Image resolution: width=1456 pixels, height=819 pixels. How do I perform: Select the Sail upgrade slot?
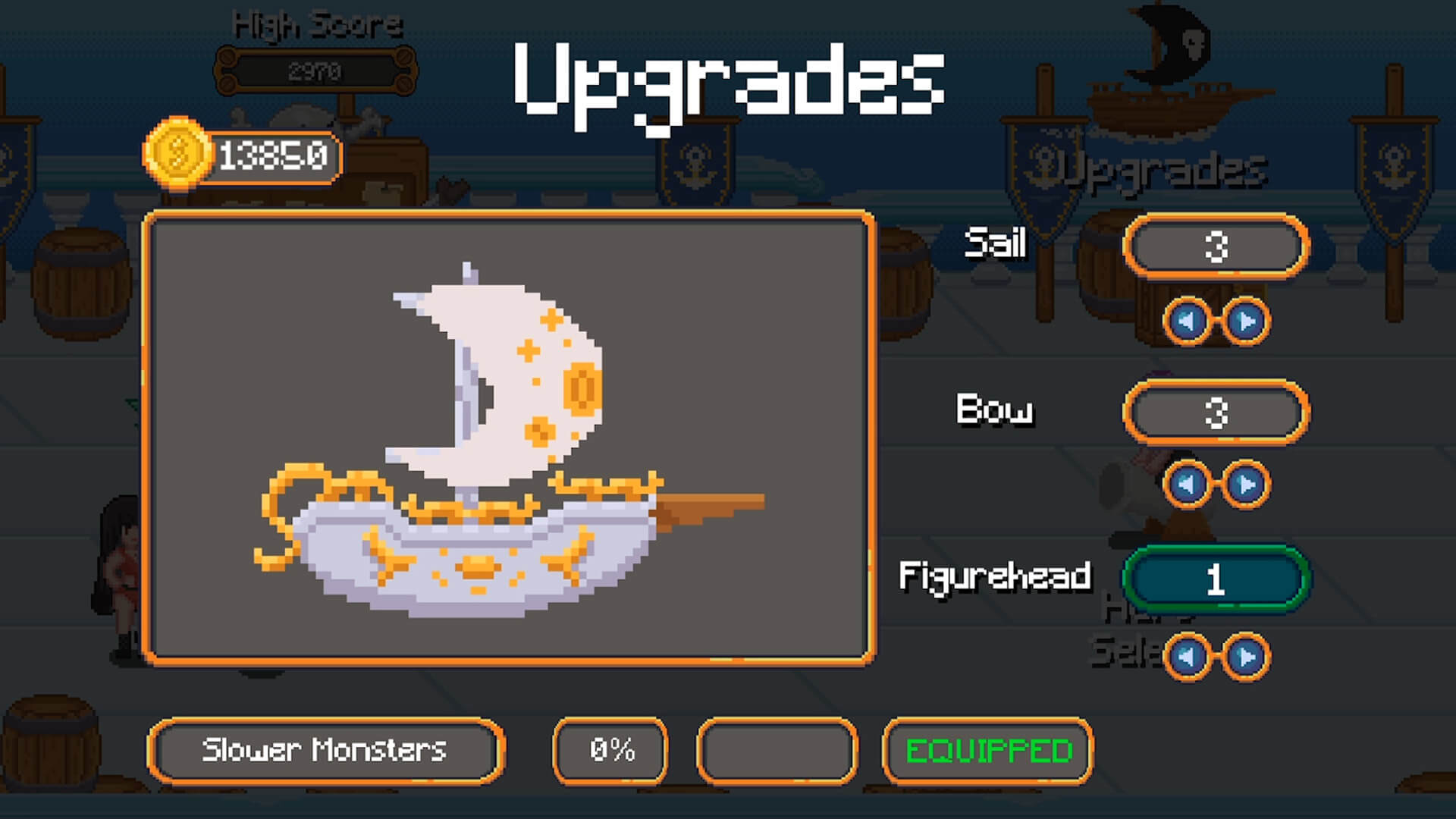tap(1216, 246)
